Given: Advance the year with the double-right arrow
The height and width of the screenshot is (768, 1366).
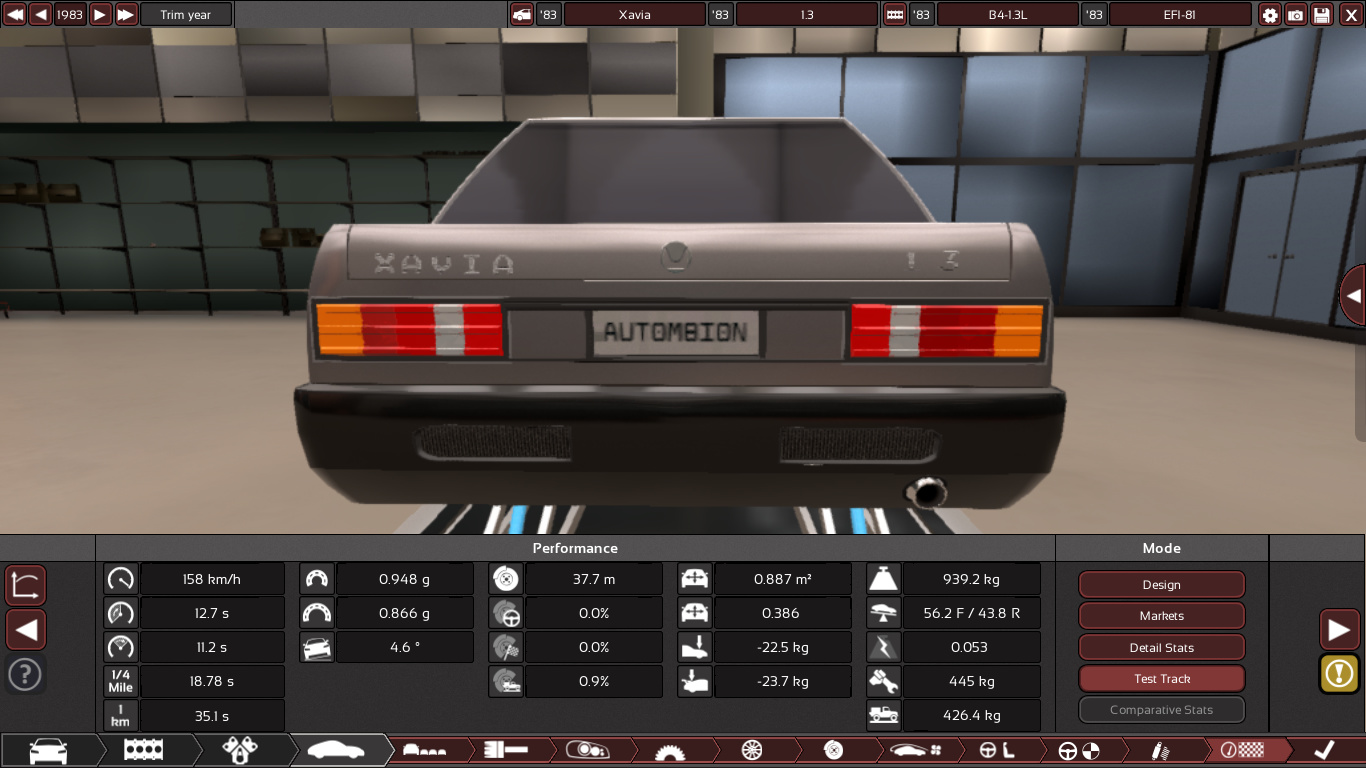Looking at the screenshot, I should coord(126,15).
